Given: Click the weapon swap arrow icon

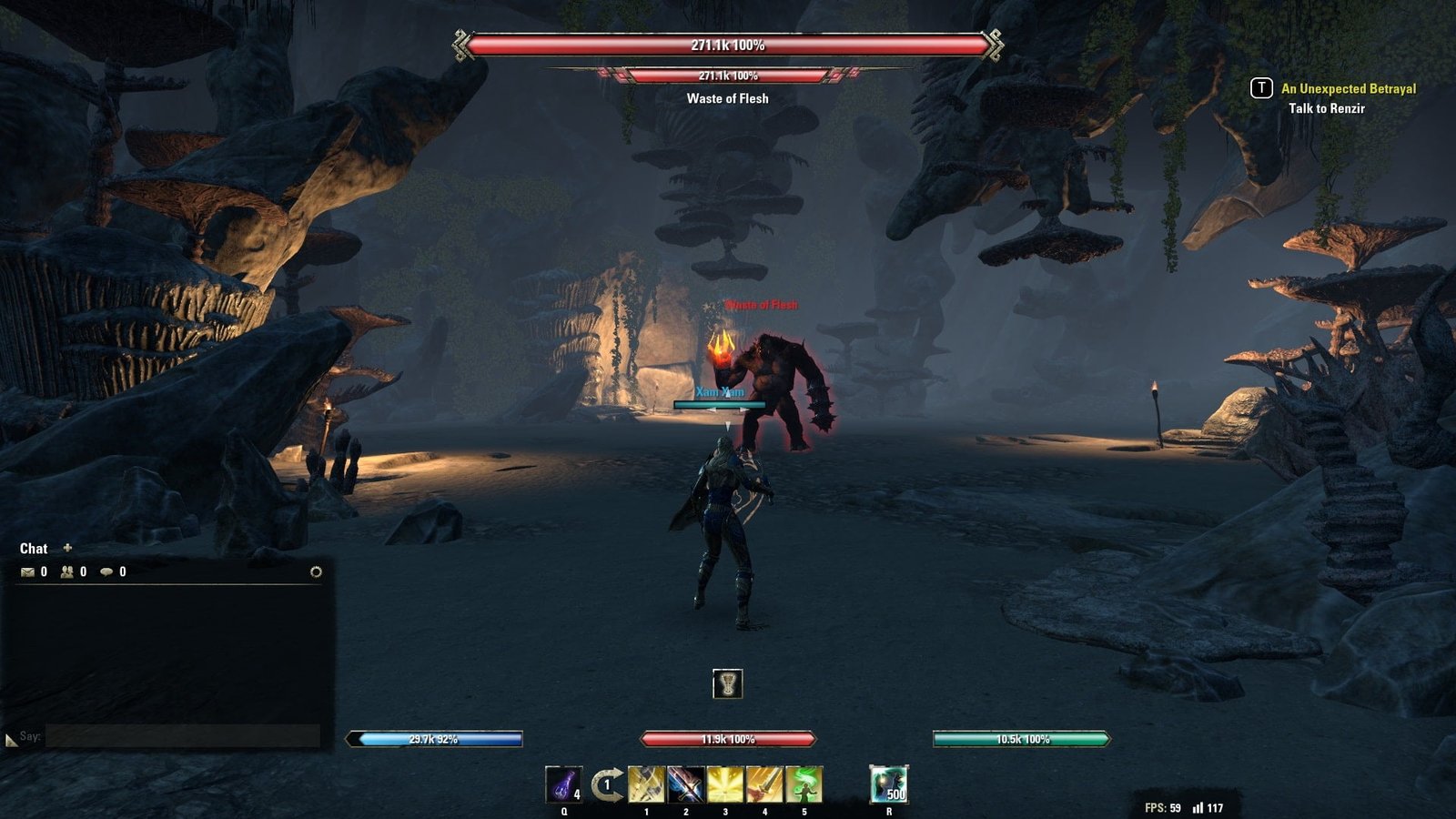Looking at the screenshot, I should coord(607,784).
